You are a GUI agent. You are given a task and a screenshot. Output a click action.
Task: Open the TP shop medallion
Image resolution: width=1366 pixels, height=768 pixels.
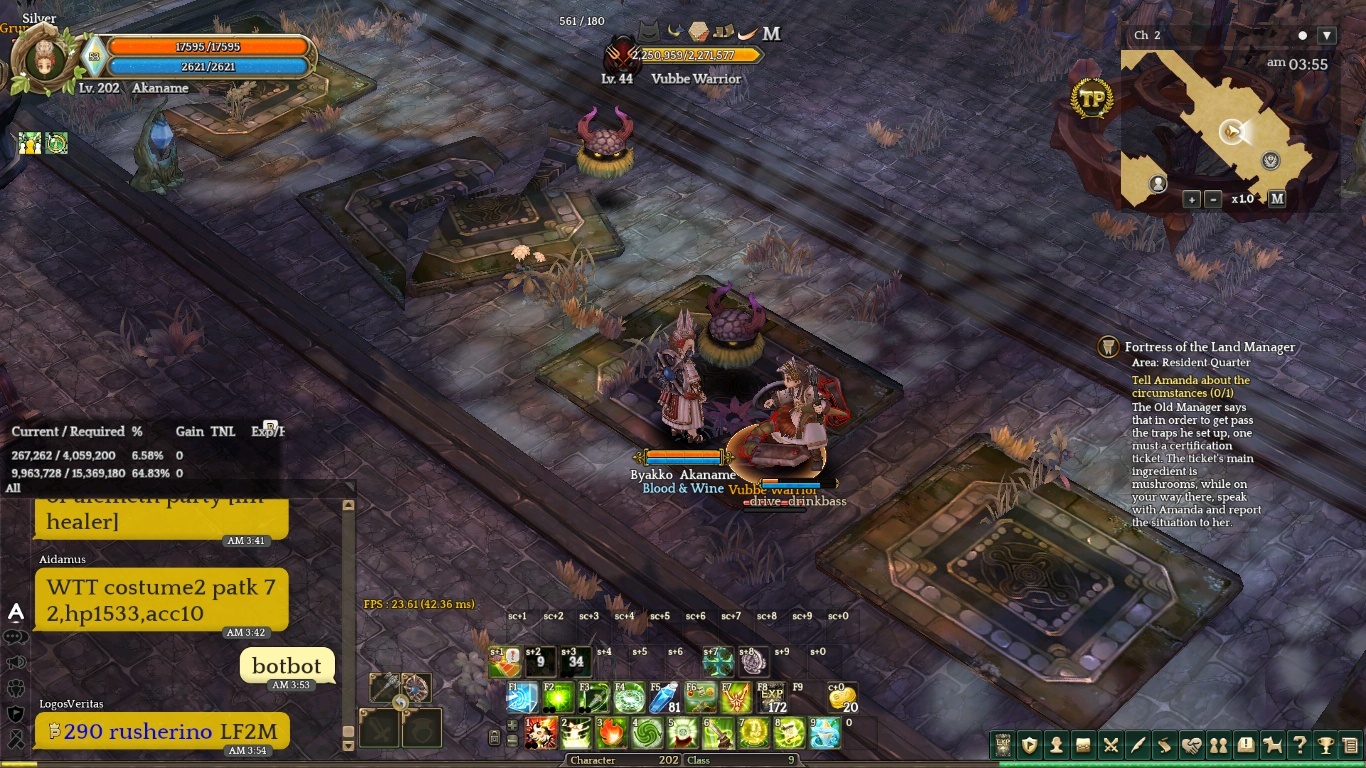coord(1092,99)
